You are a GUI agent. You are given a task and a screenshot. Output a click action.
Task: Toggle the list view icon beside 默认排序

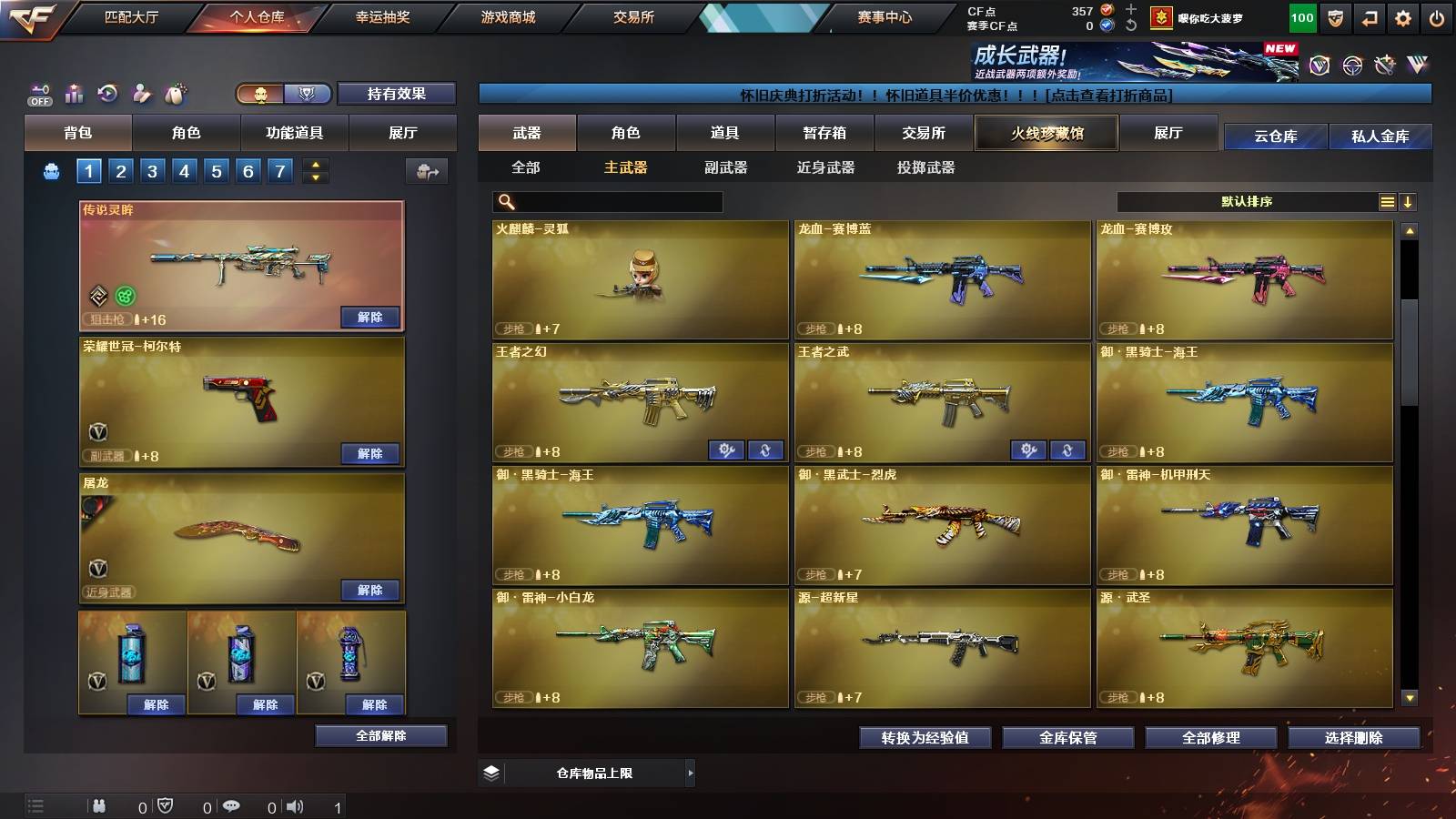tap(1387, 201)
